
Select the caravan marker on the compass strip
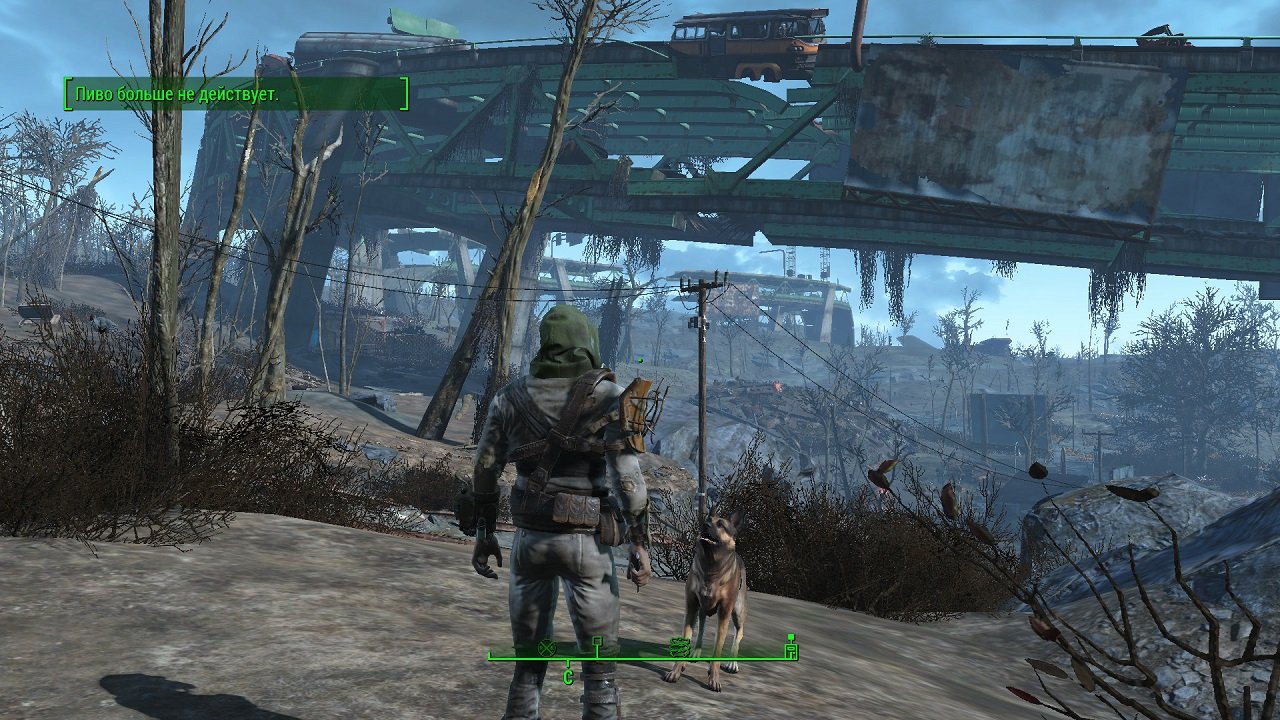pos(681,646)
